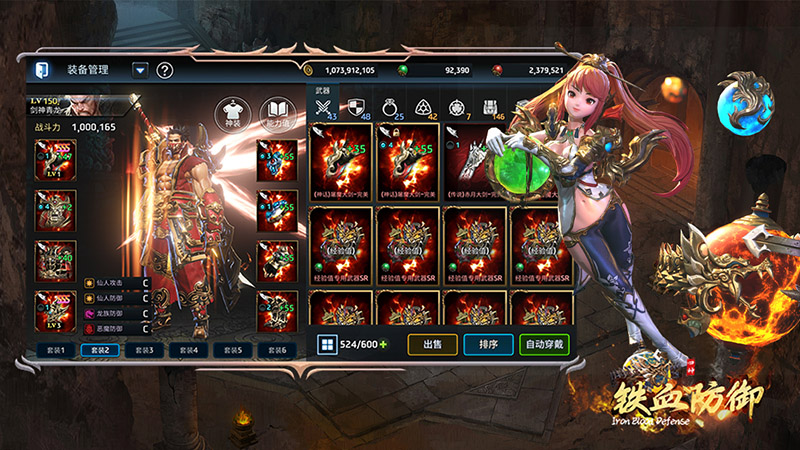Activate 自动穿戴 auto-equip

544,344
